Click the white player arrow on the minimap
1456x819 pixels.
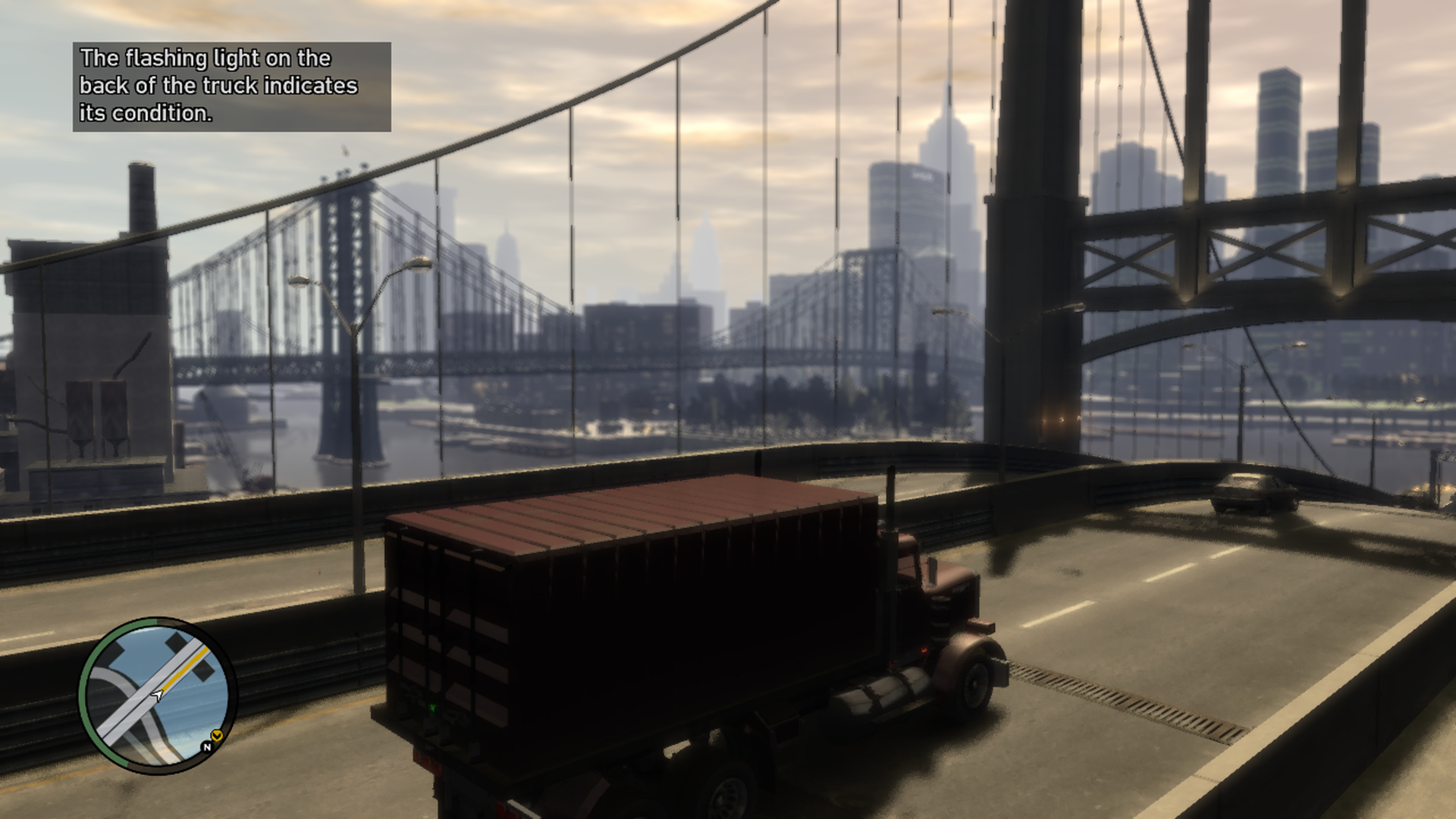(157, 695)
